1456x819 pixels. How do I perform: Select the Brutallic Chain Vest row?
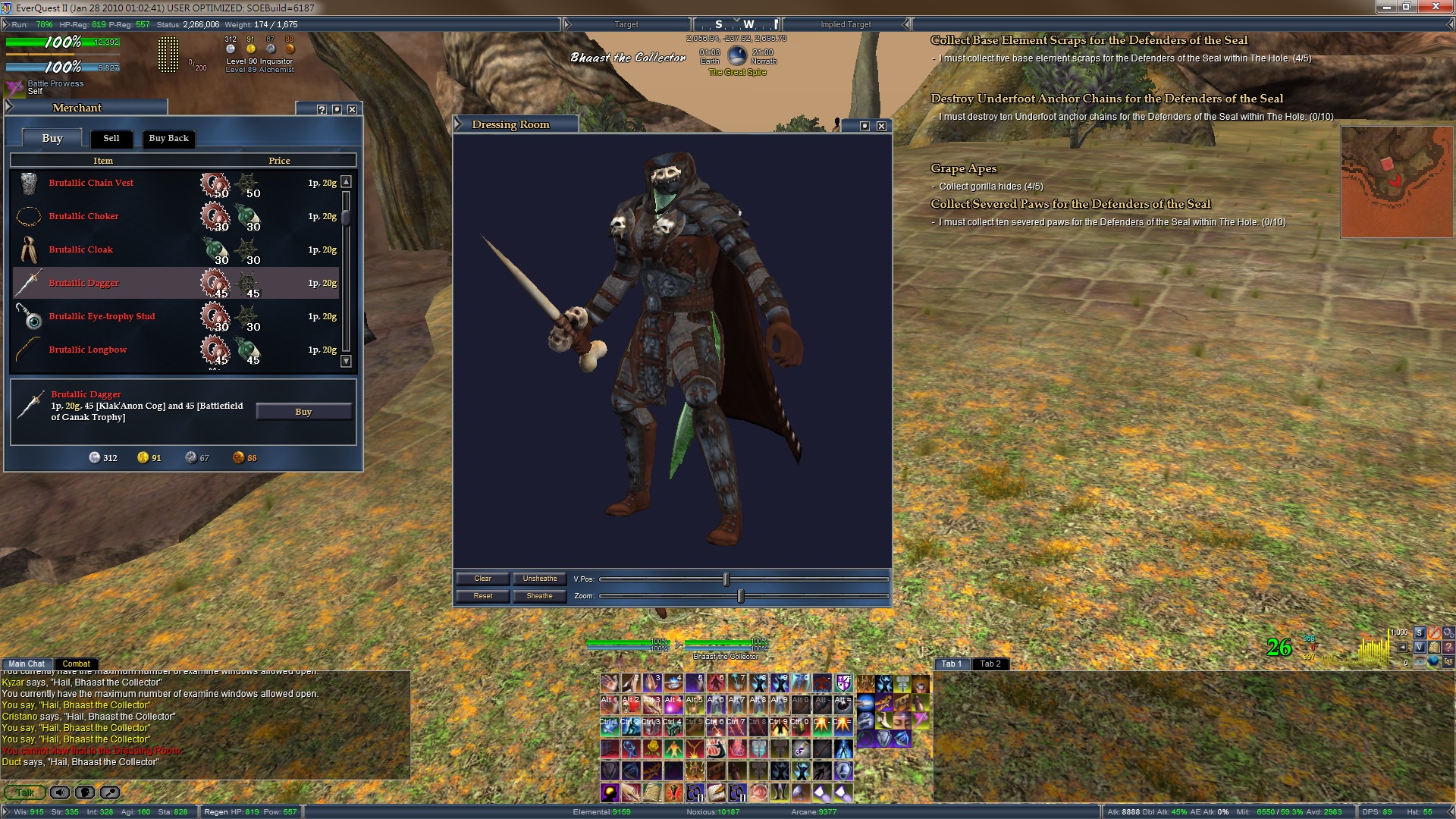point(91,183)
